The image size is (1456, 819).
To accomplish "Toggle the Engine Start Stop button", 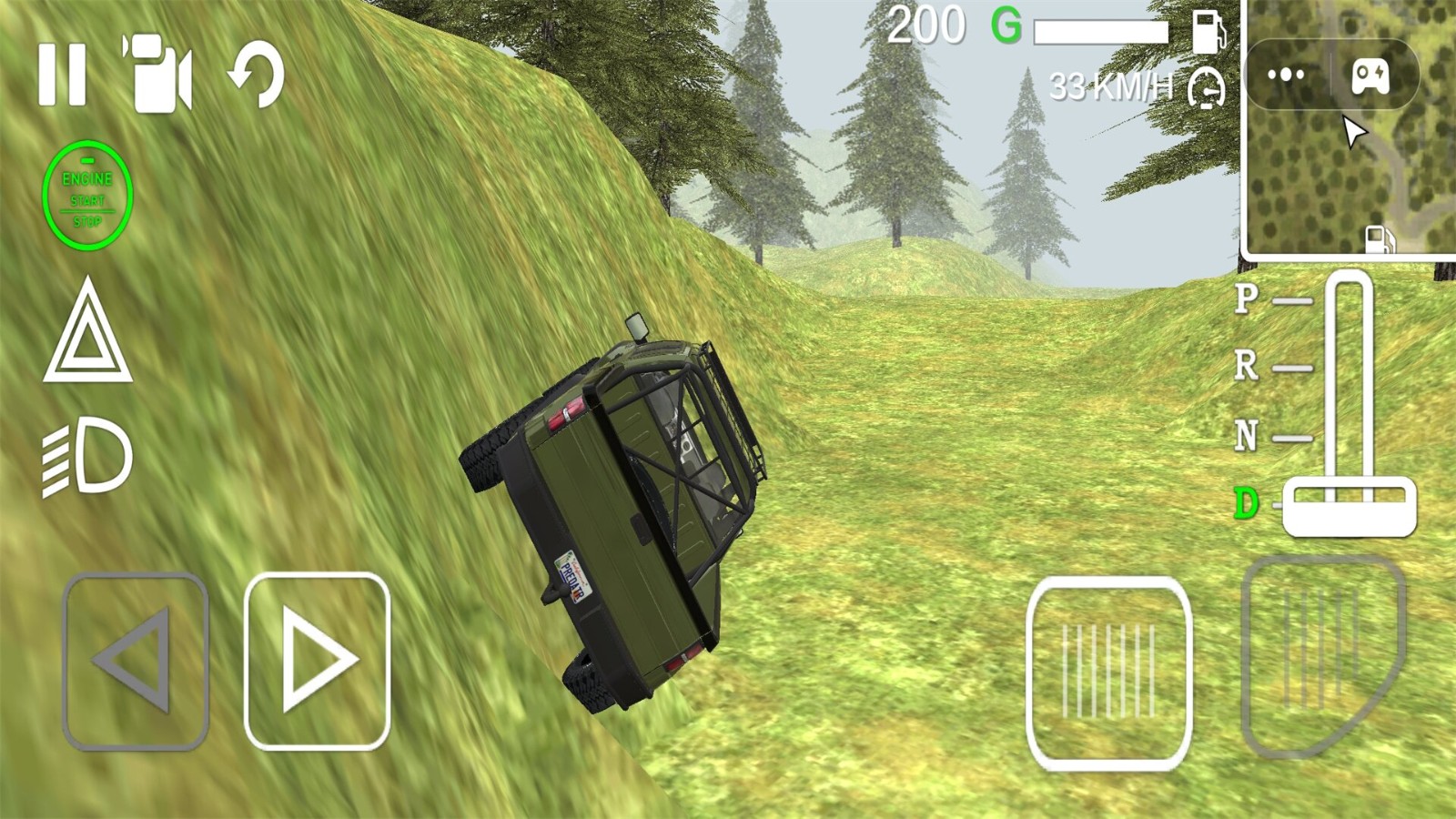I will tap(87, 196).
